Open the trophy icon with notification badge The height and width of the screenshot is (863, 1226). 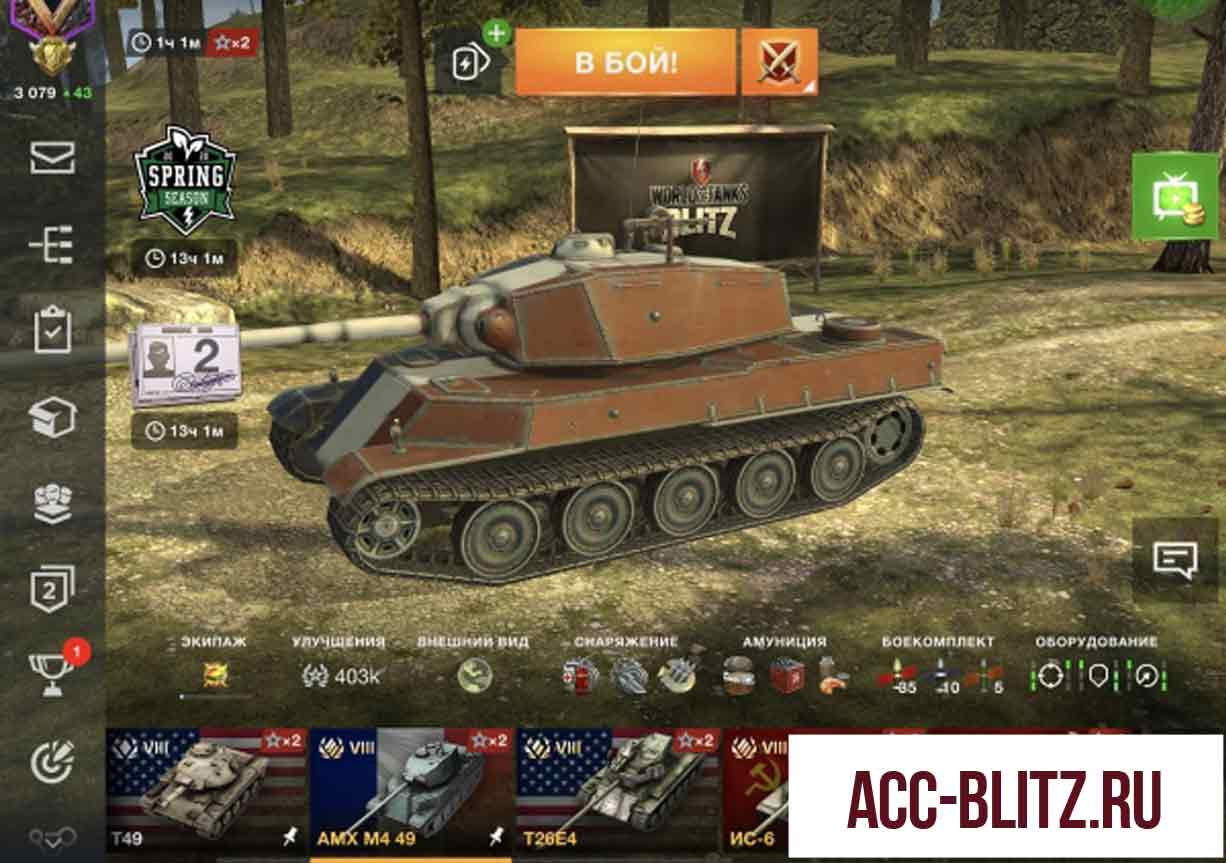pos(54,675)
